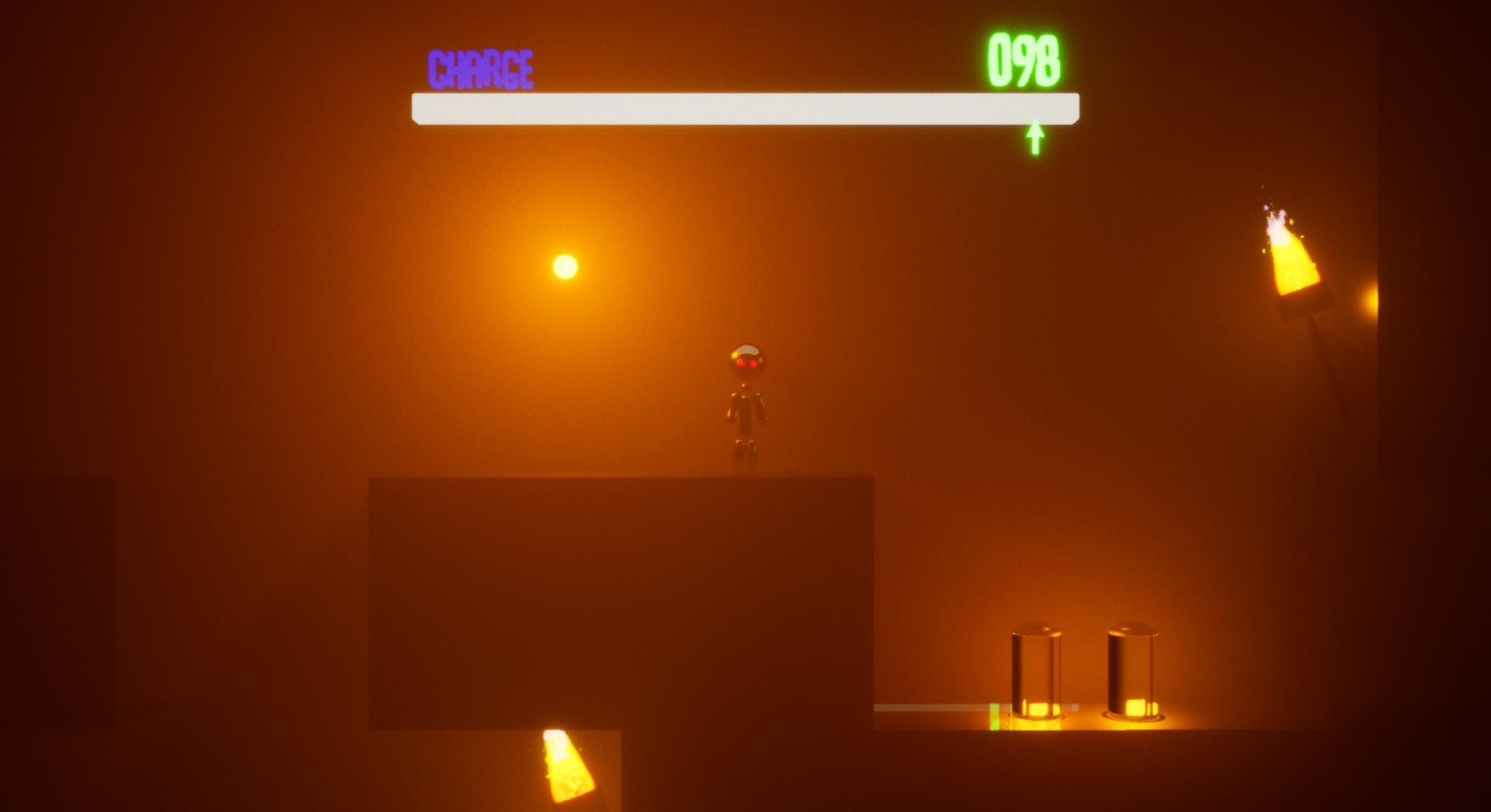Click the white charge progress bar

[x=744, y=109]
